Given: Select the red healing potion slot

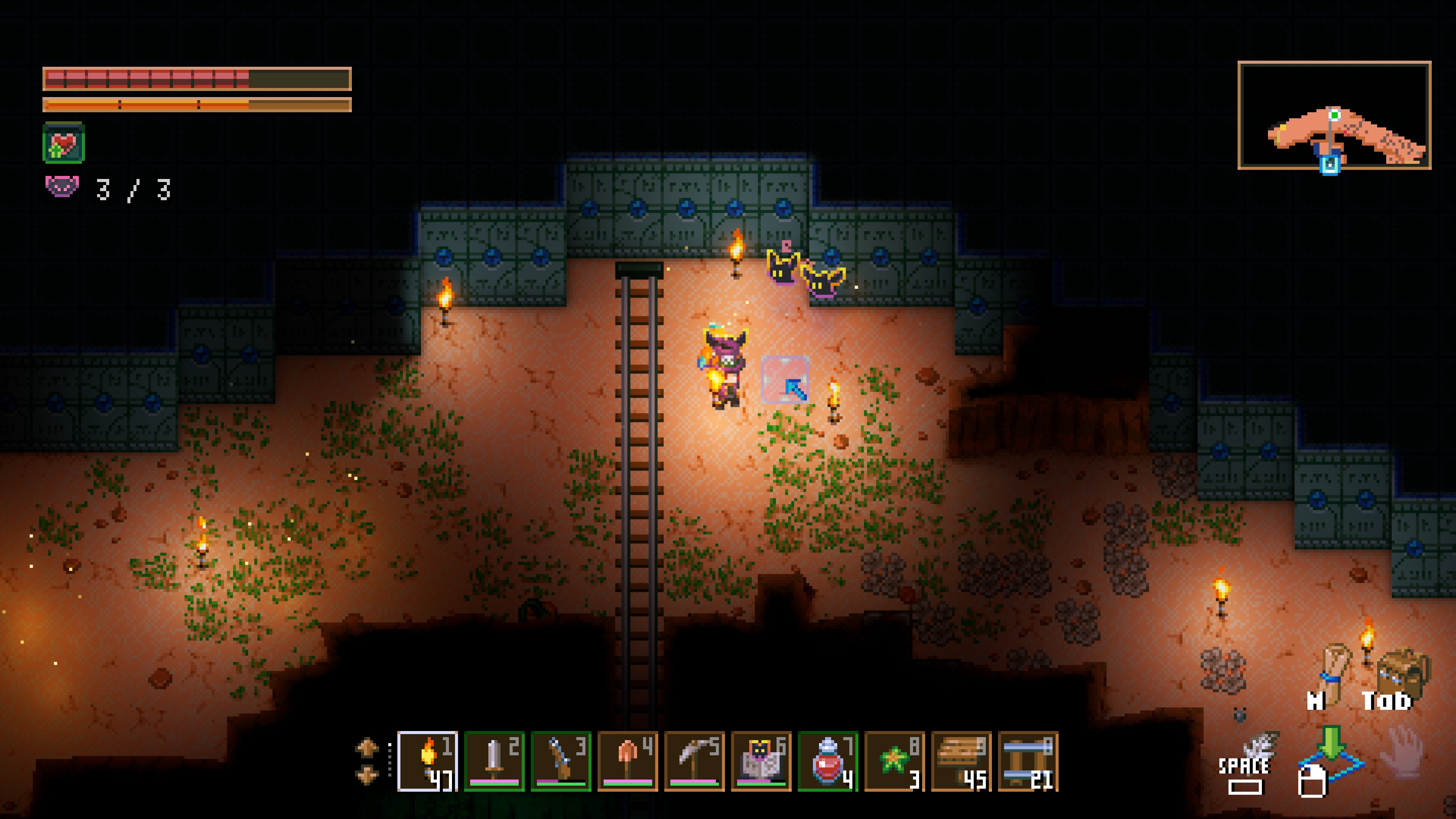Looking at the screenshot, I should (827, 761).
